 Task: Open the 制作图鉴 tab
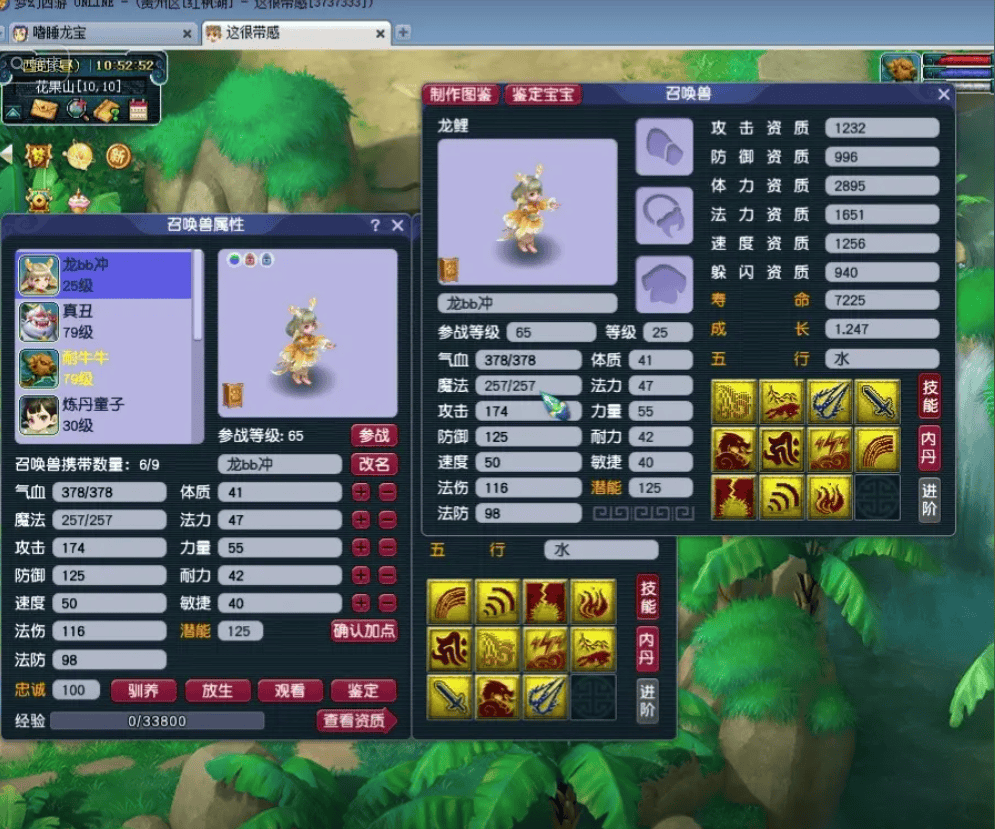[x=462, y=94]
